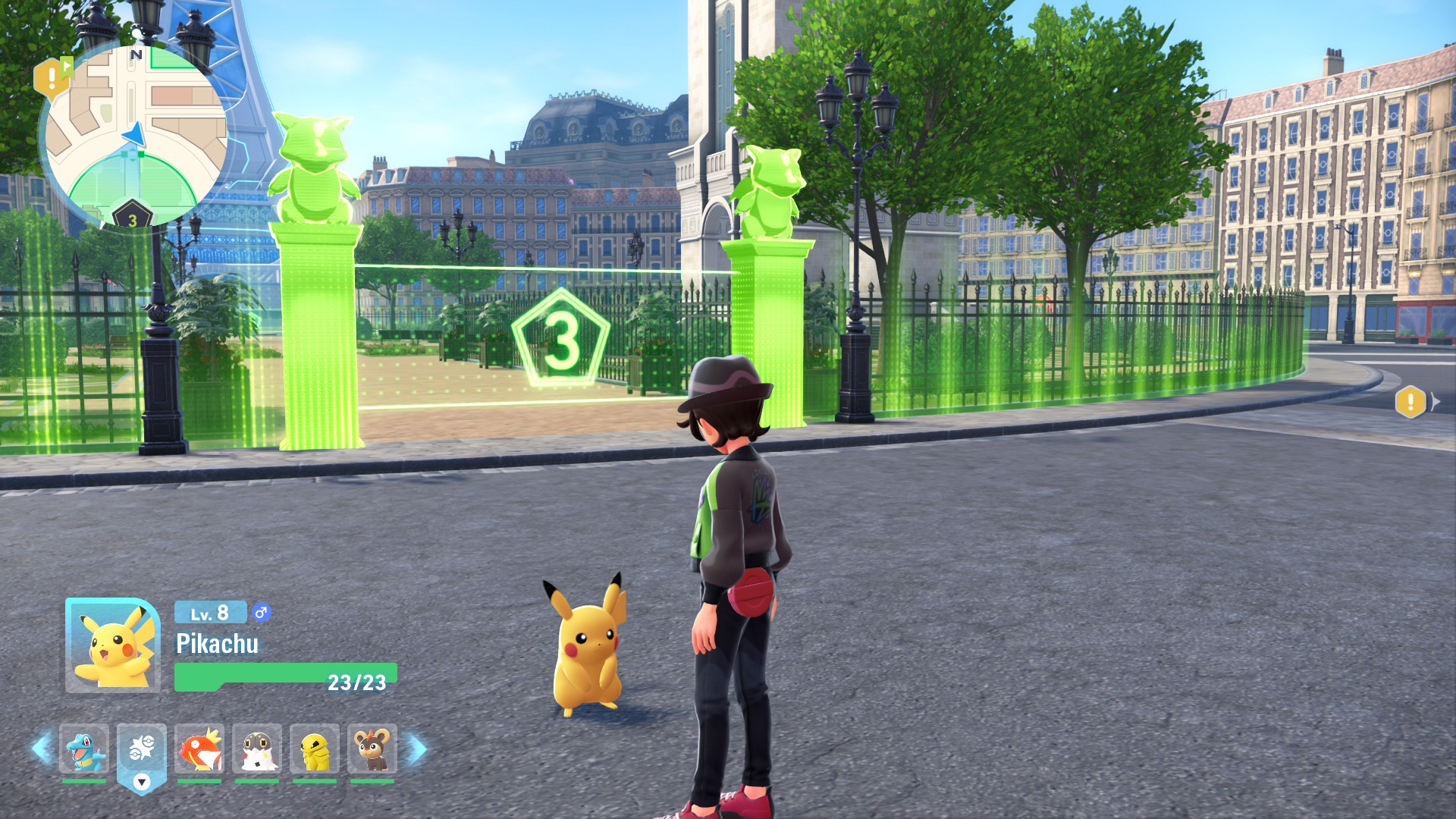The height and width of the screenshot is (819, 1456).
Task: Click the off-screen objective marker at right edge
Action: [x=1410, y=402]
